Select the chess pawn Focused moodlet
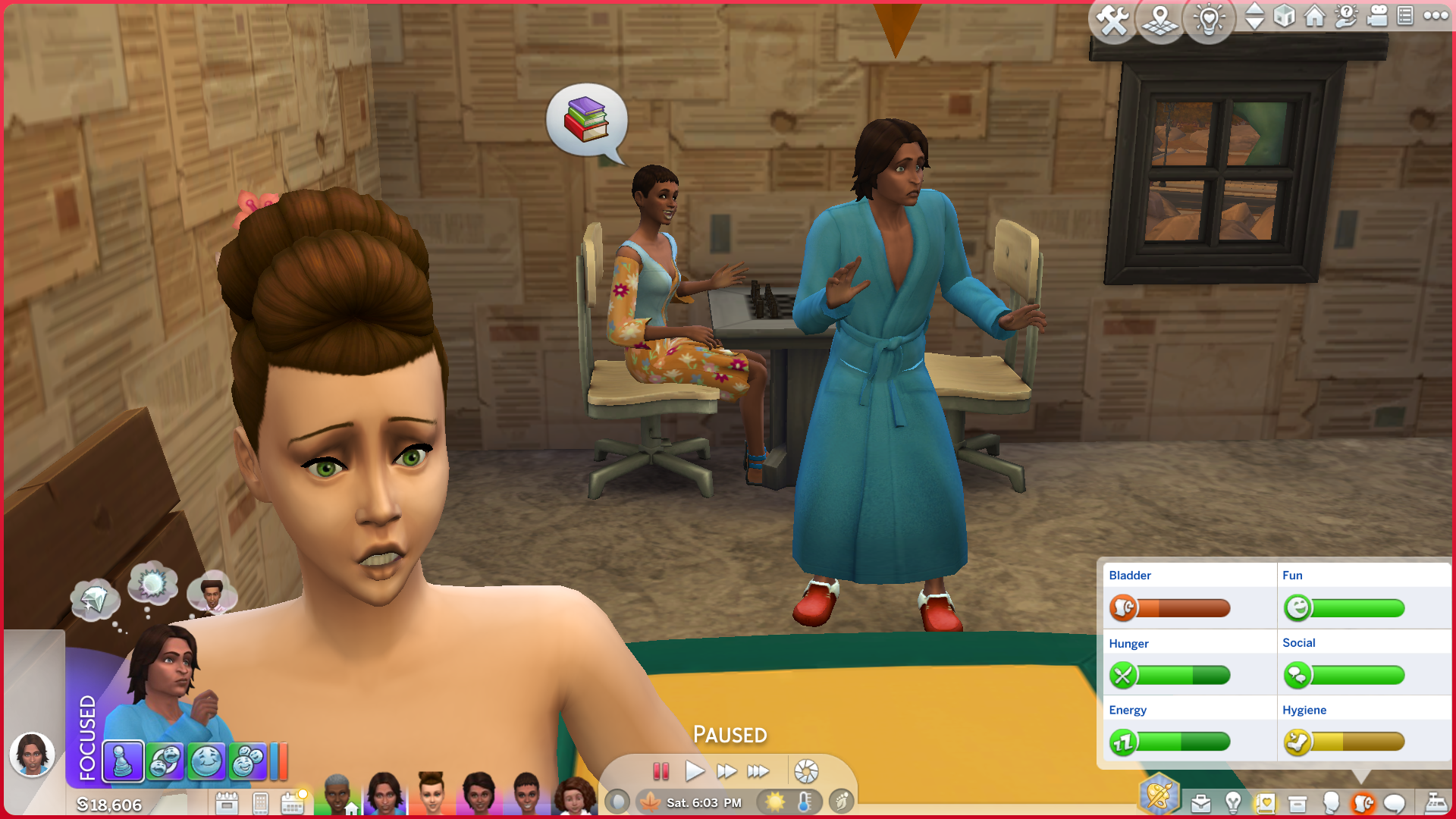The width and height of the screenshot is (1456, 819). (123, 761)
